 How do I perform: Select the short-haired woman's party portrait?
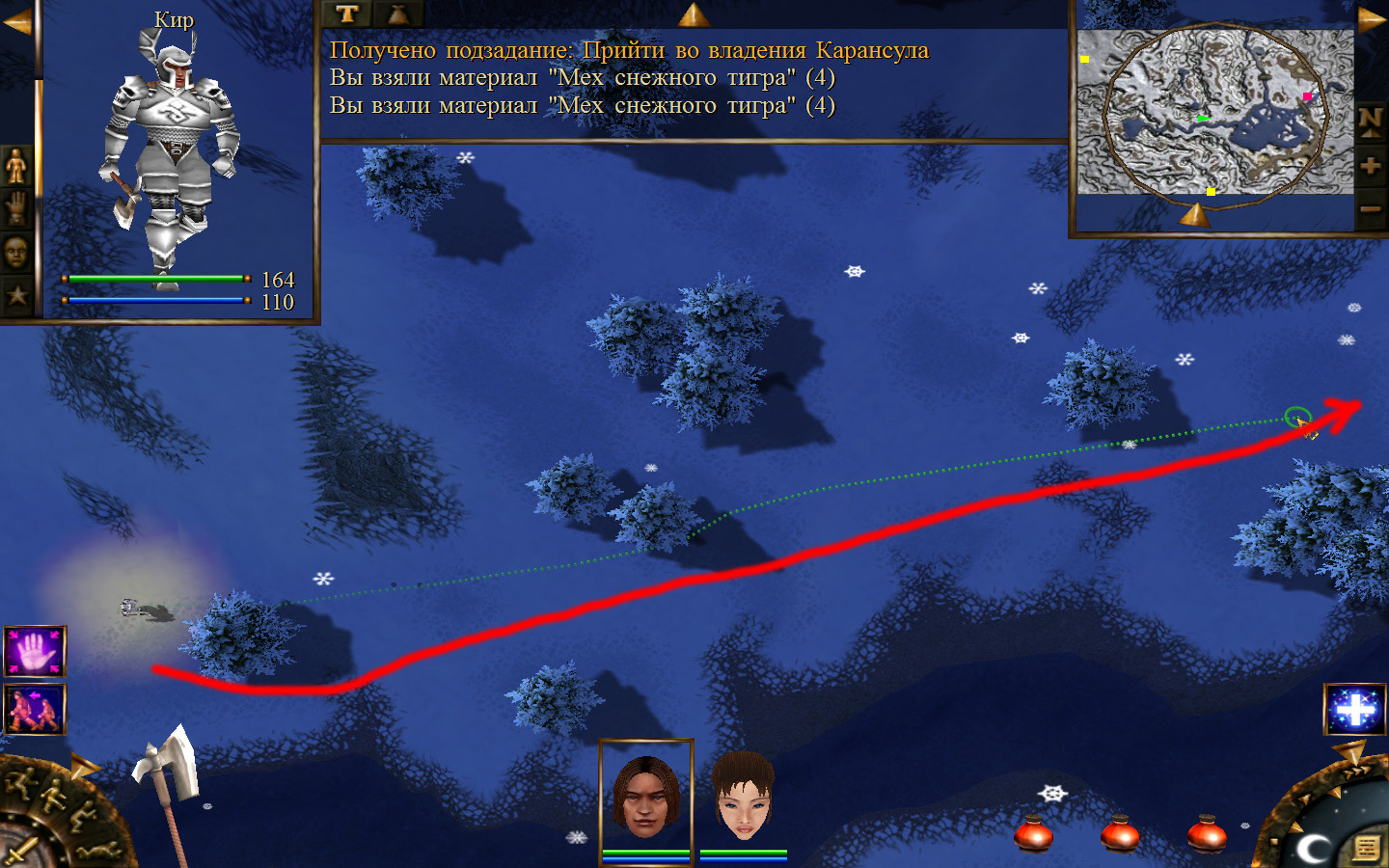743,796
